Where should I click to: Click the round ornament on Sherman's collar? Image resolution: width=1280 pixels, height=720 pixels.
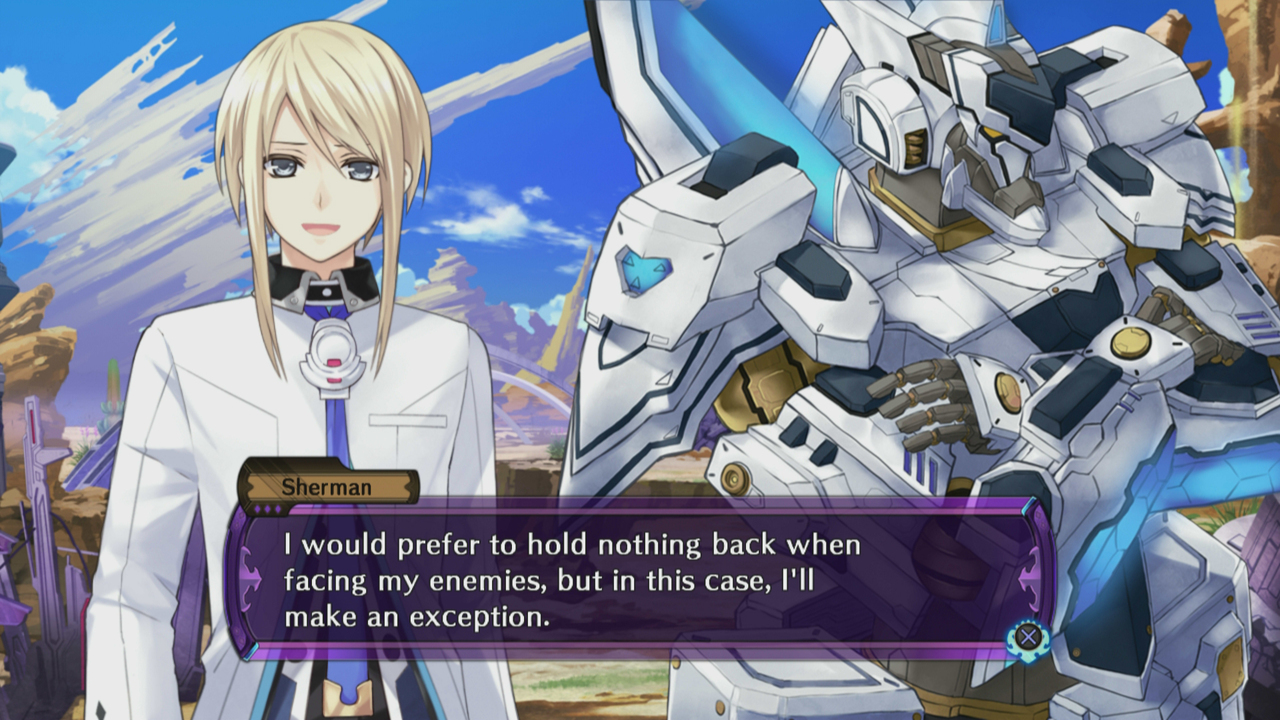[325, 290]
